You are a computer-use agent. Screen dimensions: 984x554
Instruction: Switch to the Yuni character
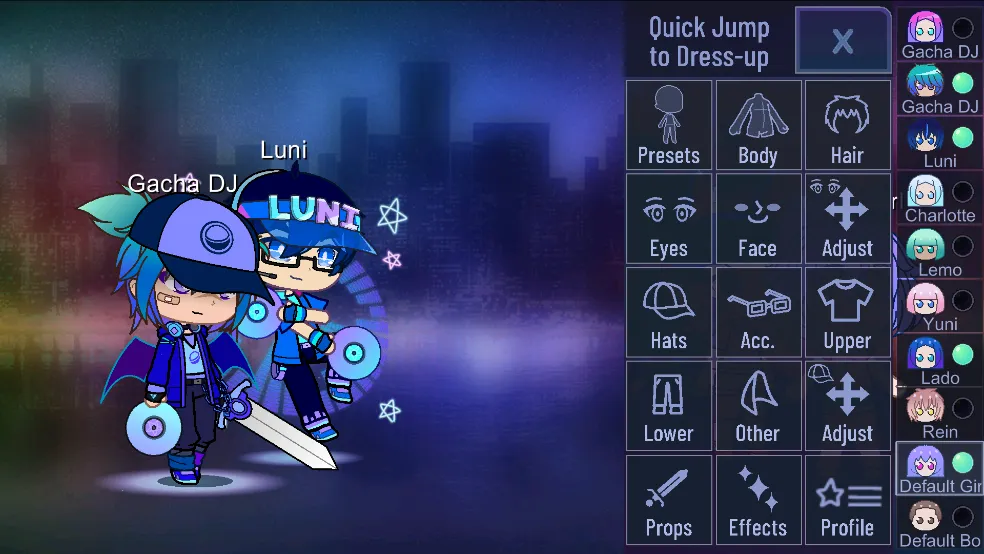coord(926,303)
